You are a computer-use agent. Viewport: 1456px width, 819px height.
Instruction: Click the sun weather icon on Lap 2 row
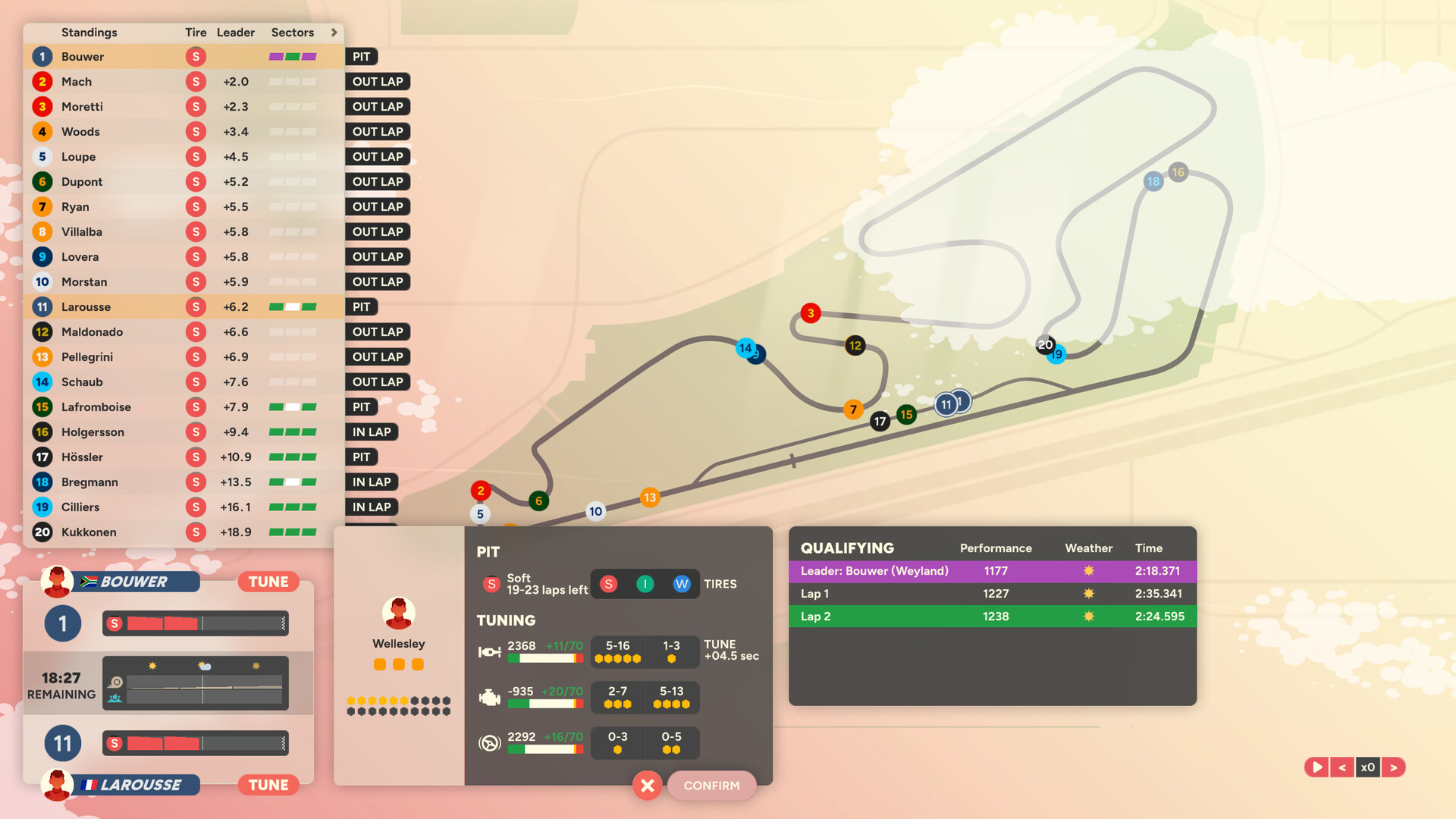(x=1088, y=617)
